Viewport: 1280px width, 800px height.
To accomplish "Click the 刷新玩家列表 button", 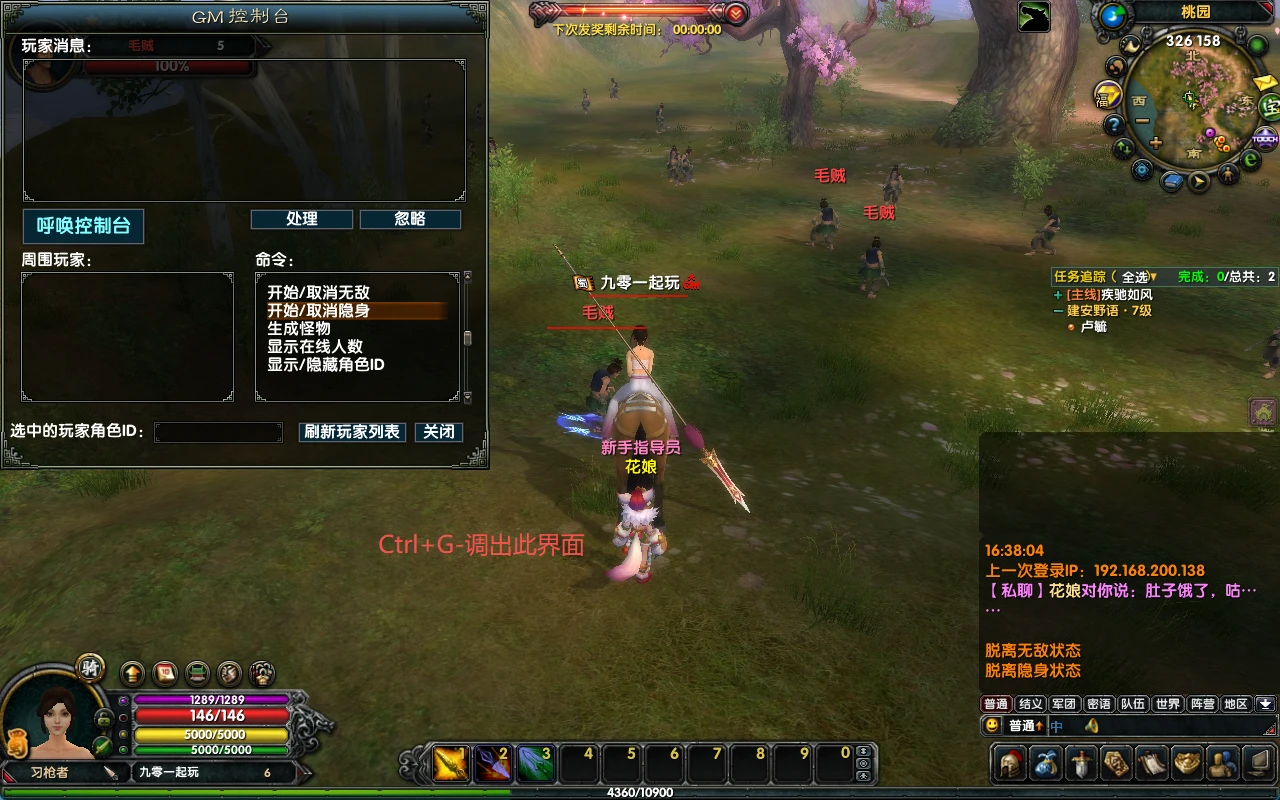I will click(352, 432).
